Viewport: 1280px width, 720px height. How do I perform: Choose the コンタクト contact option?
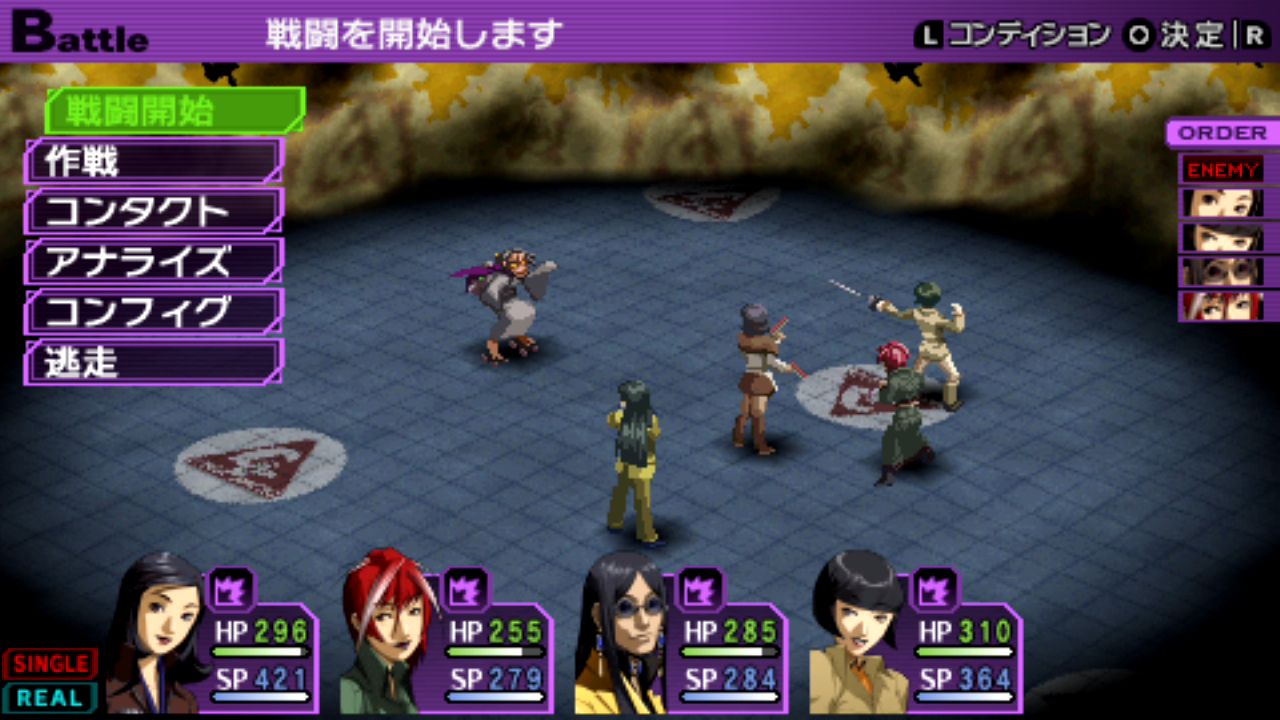(154, 211)
